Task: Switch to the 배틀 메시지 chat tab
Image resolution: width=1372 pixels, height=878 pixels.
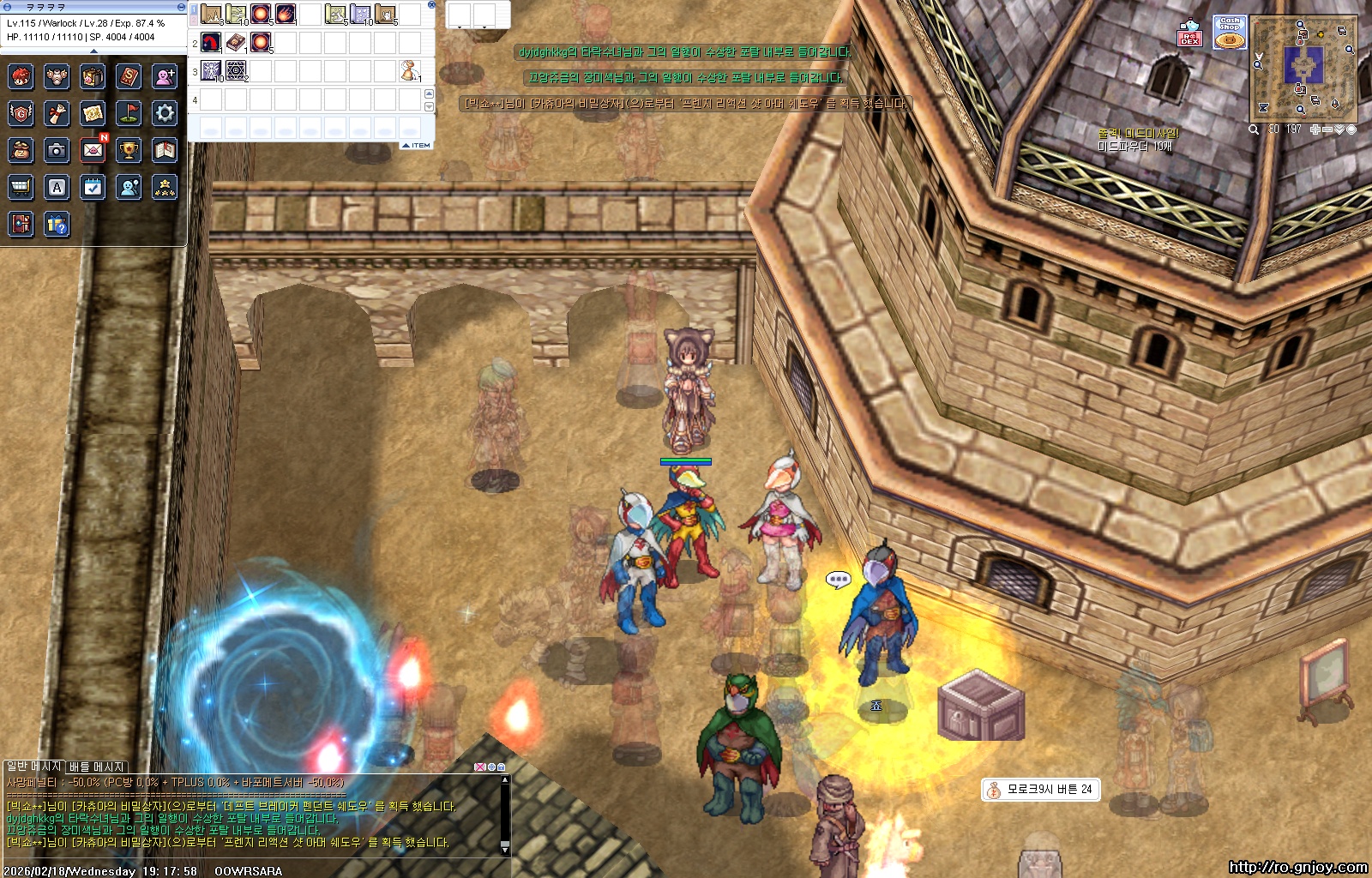Action: (x=97, y=767)
